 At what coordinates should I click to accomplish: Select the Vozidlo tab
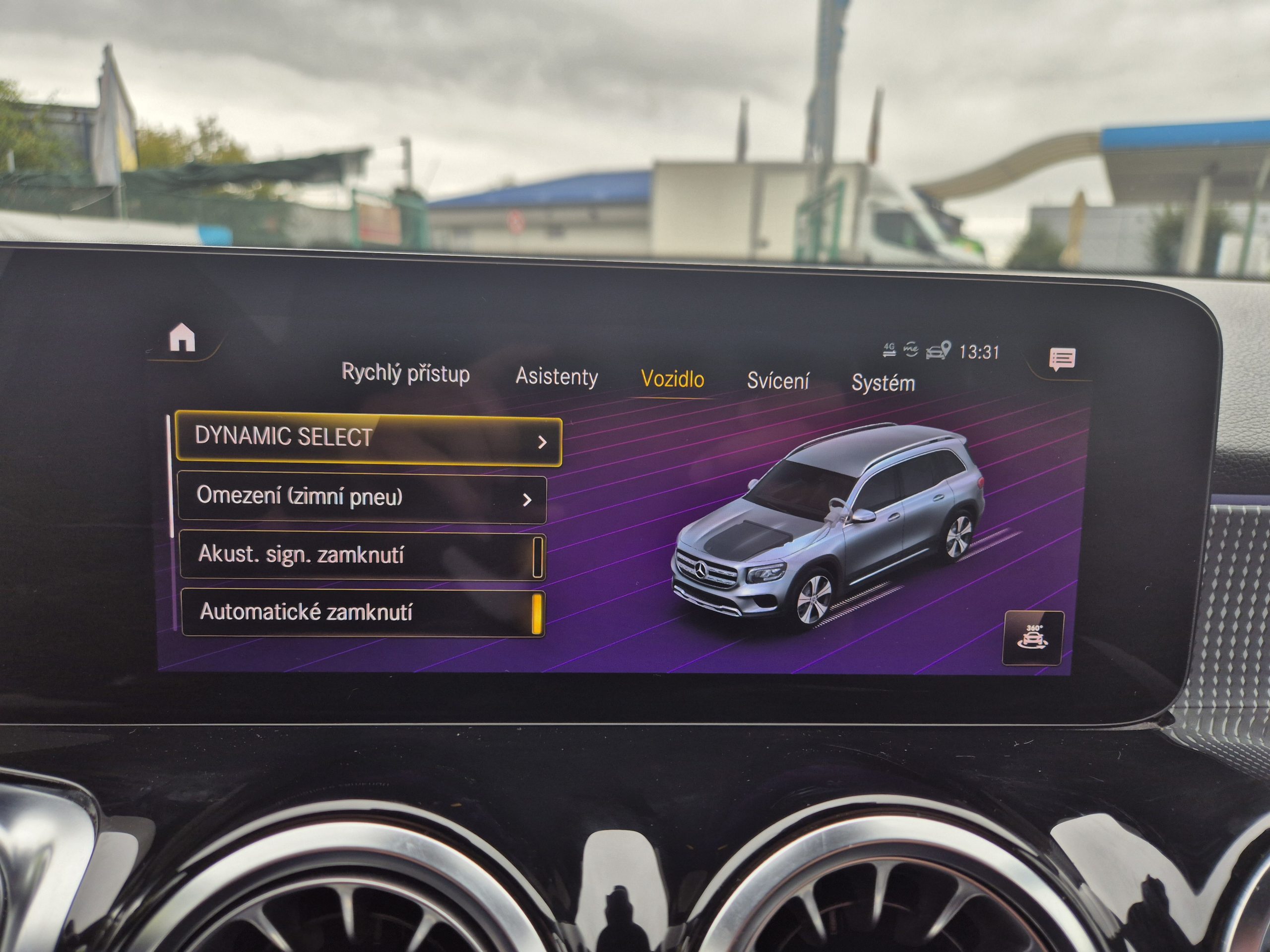tap(672, 379)
